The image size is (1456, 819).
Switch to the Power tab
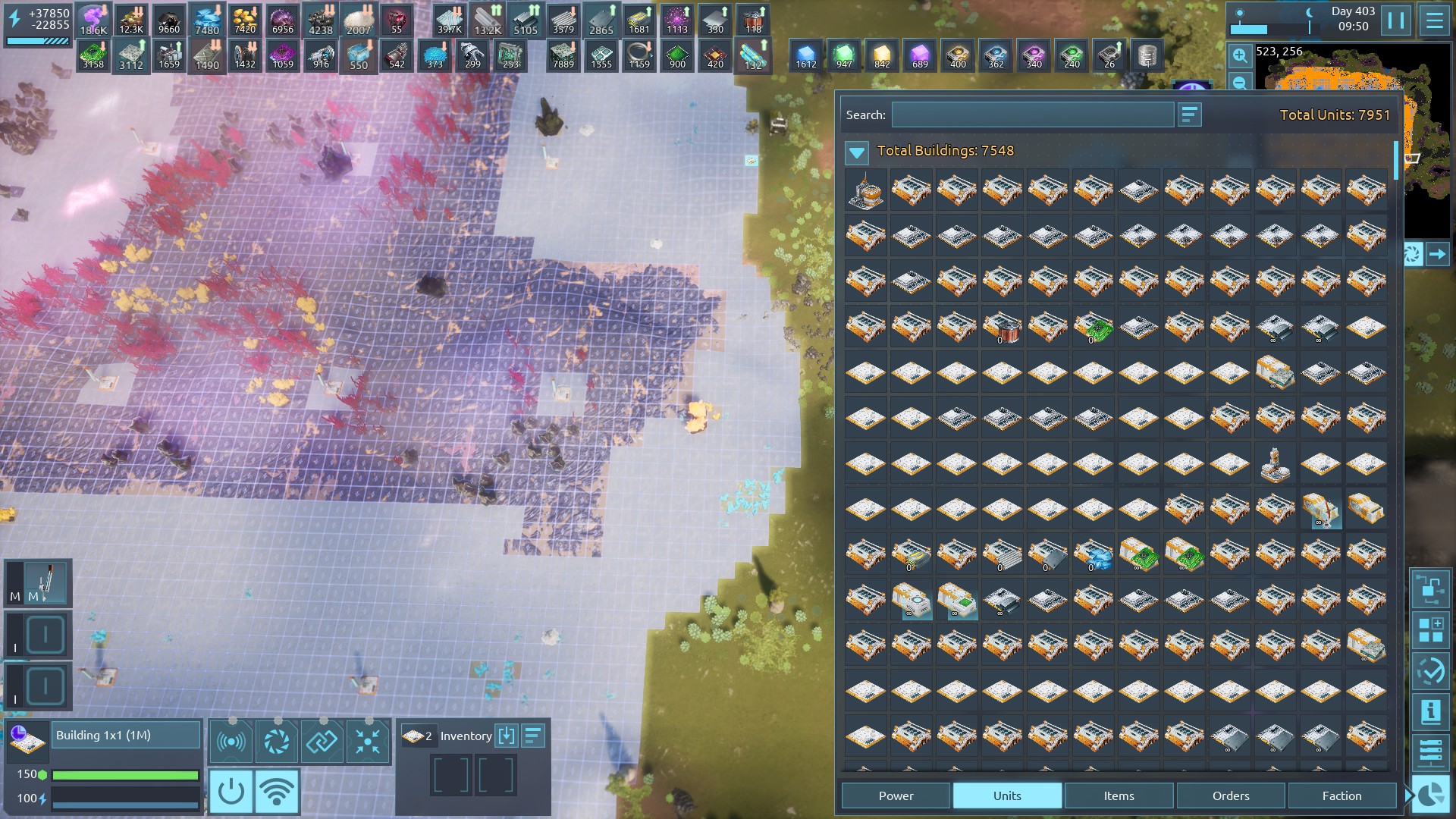pyautogui.click(x=896, y=795)
